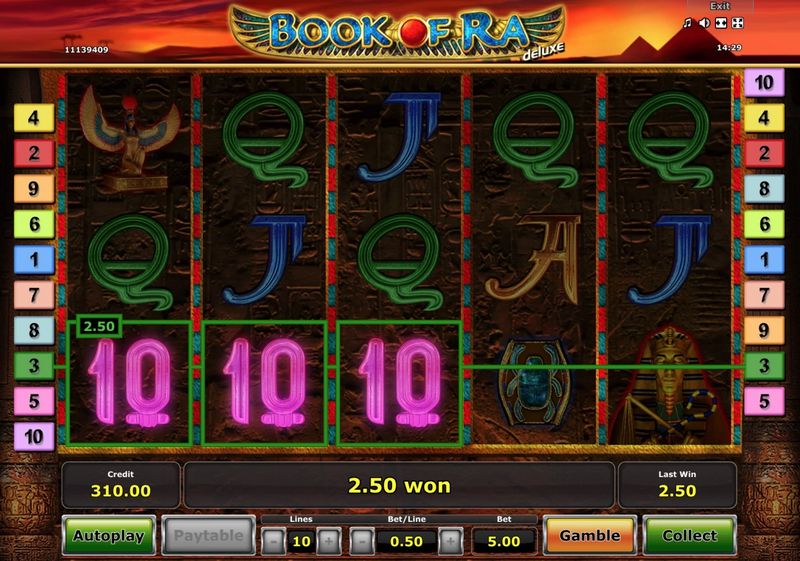Exit the Book of Ra game
Screen dimensions: 800x561
click(723, 6)
